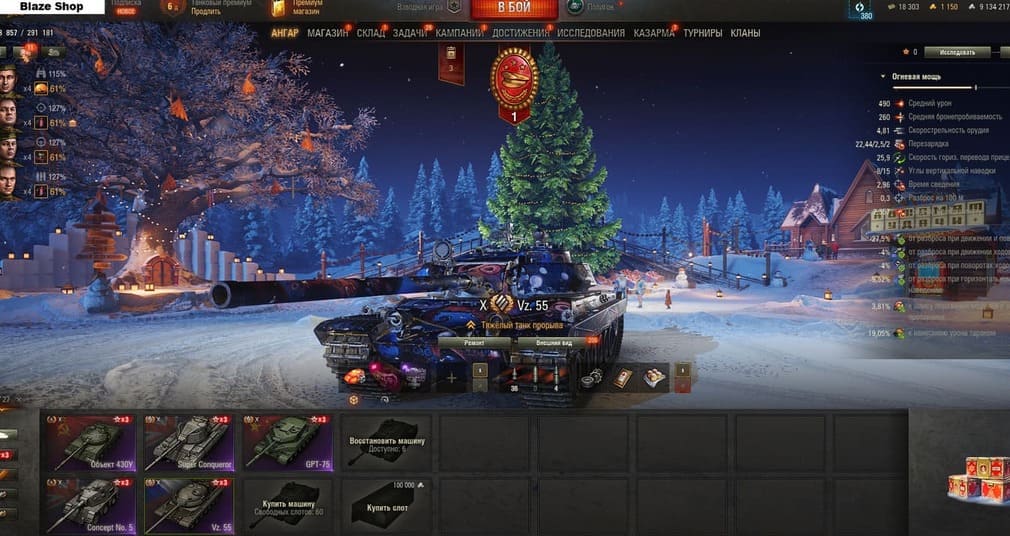
Task: Open the МАГАЗИН tab
Action: pos(328,33)
